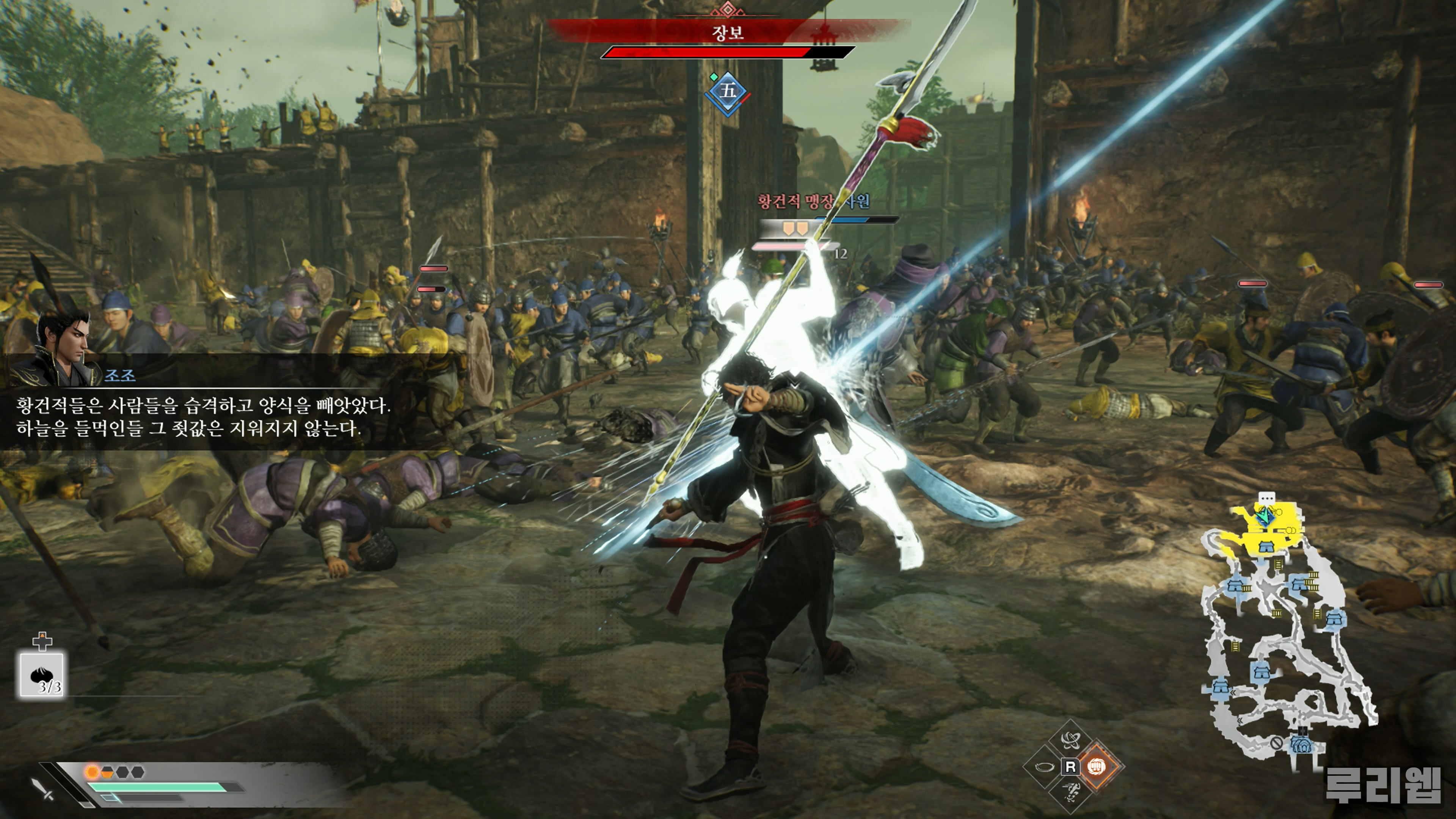This screenshot has height=819, width=1456.
Task: Activate the orange fist battle art
Action: click(x=1097, y=767)
